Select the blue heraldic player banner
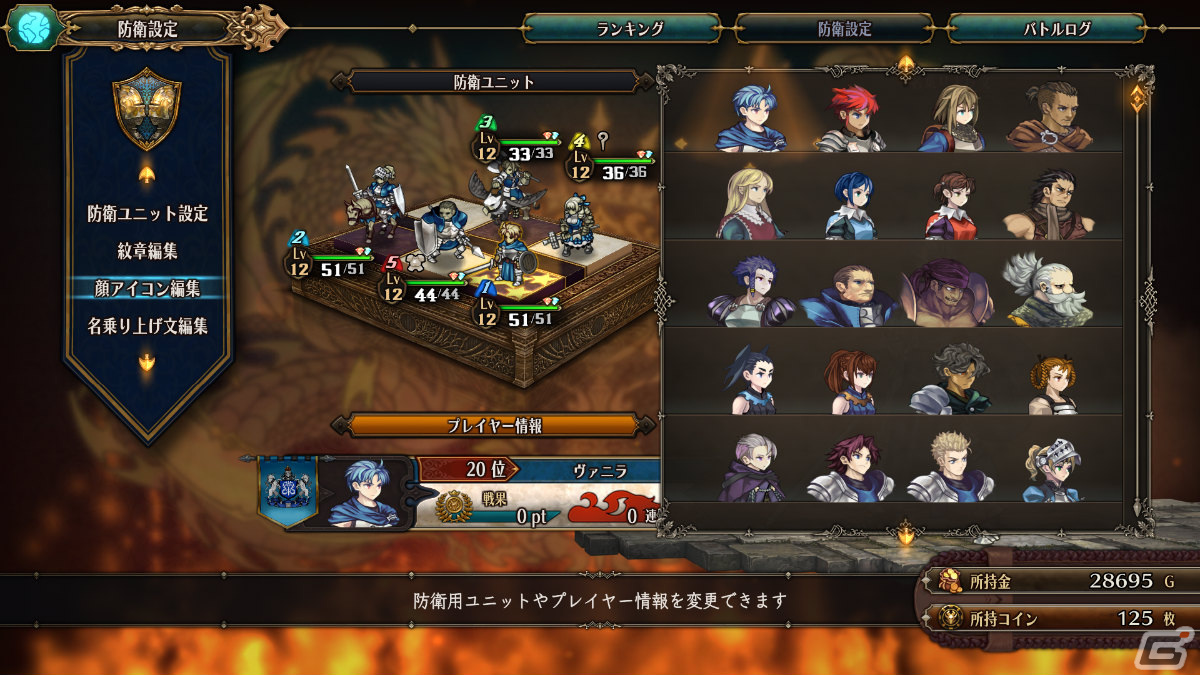 pyautogui.click(x=287, y=487)
